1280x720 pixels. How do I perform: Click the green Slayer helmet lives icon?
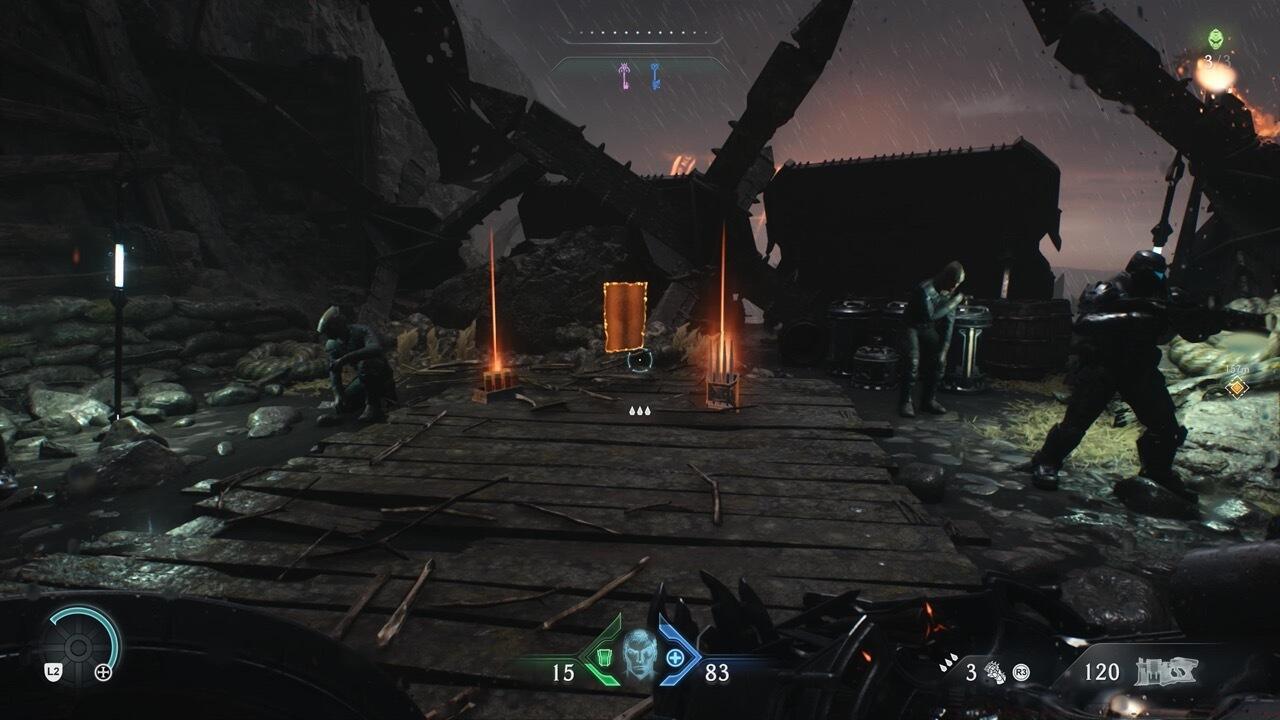pos(1215,39)
